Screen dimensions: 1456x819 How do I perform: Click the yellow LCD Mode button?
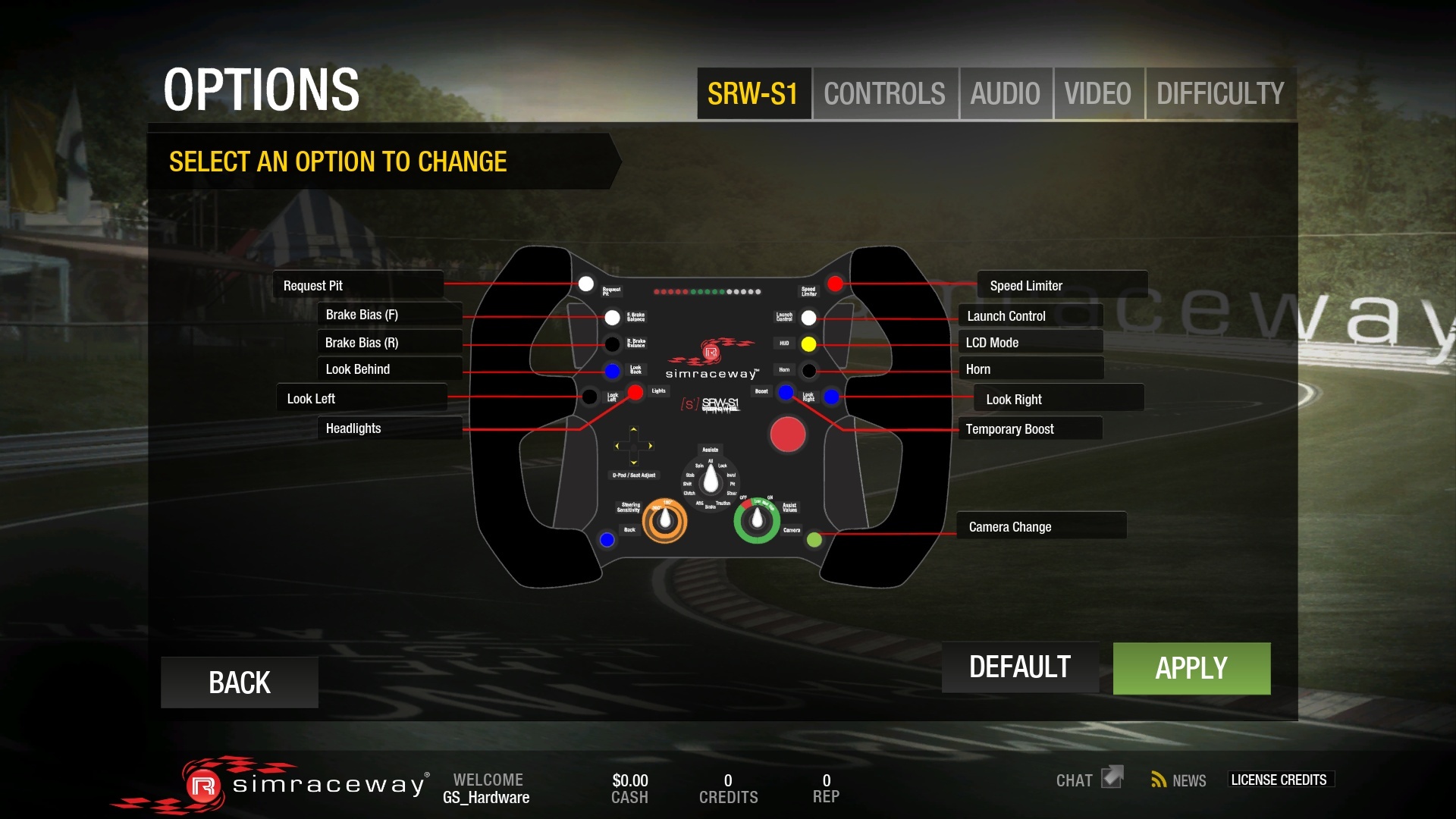809,344
